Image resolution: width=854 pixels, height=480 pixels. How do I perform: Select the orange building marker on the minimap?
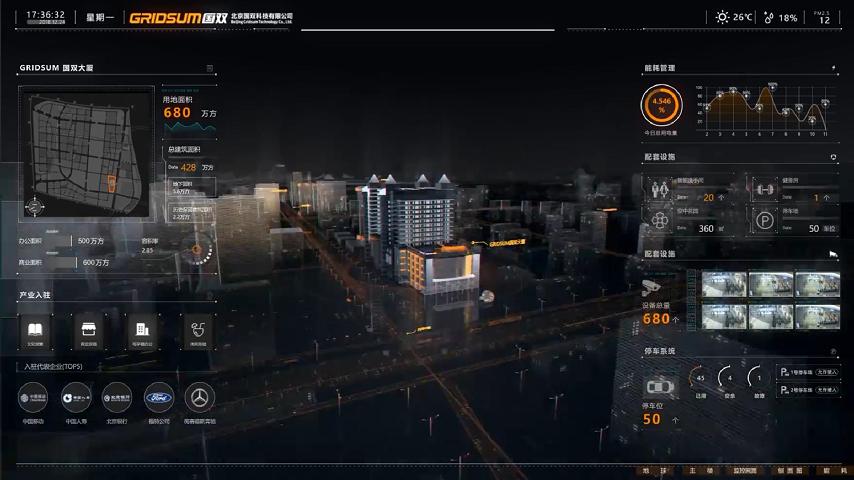[x=112, y=184]
